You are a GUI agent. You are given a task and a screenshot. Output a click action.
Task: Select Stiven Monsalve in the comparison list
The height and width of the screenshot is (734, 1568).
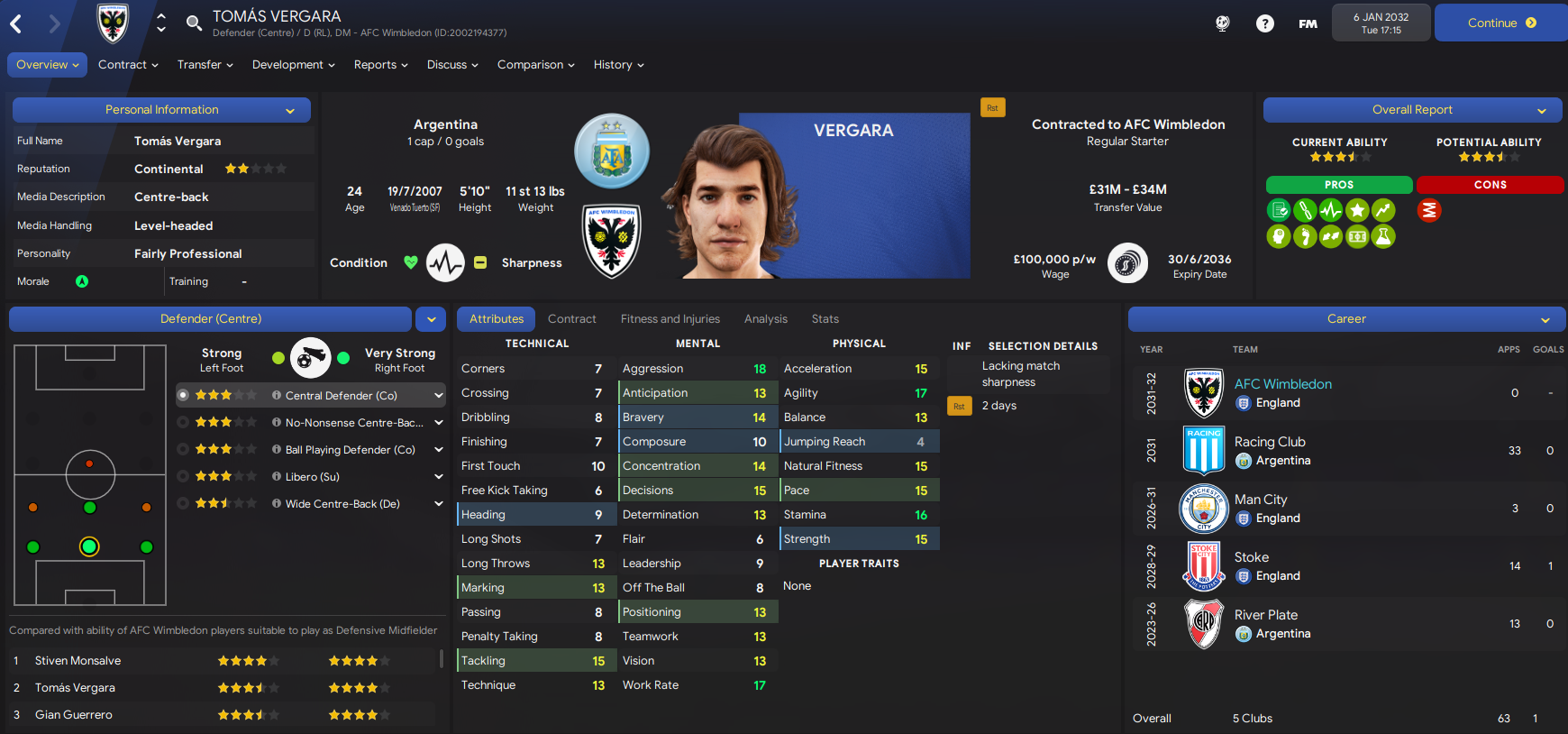(x=78, y=661)
